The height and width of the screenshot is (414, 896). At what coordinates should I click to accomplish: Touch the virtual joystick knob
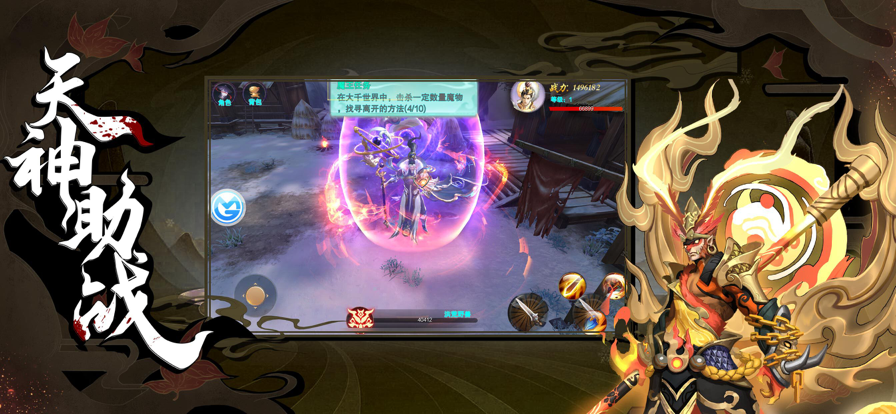pos(257,294)
